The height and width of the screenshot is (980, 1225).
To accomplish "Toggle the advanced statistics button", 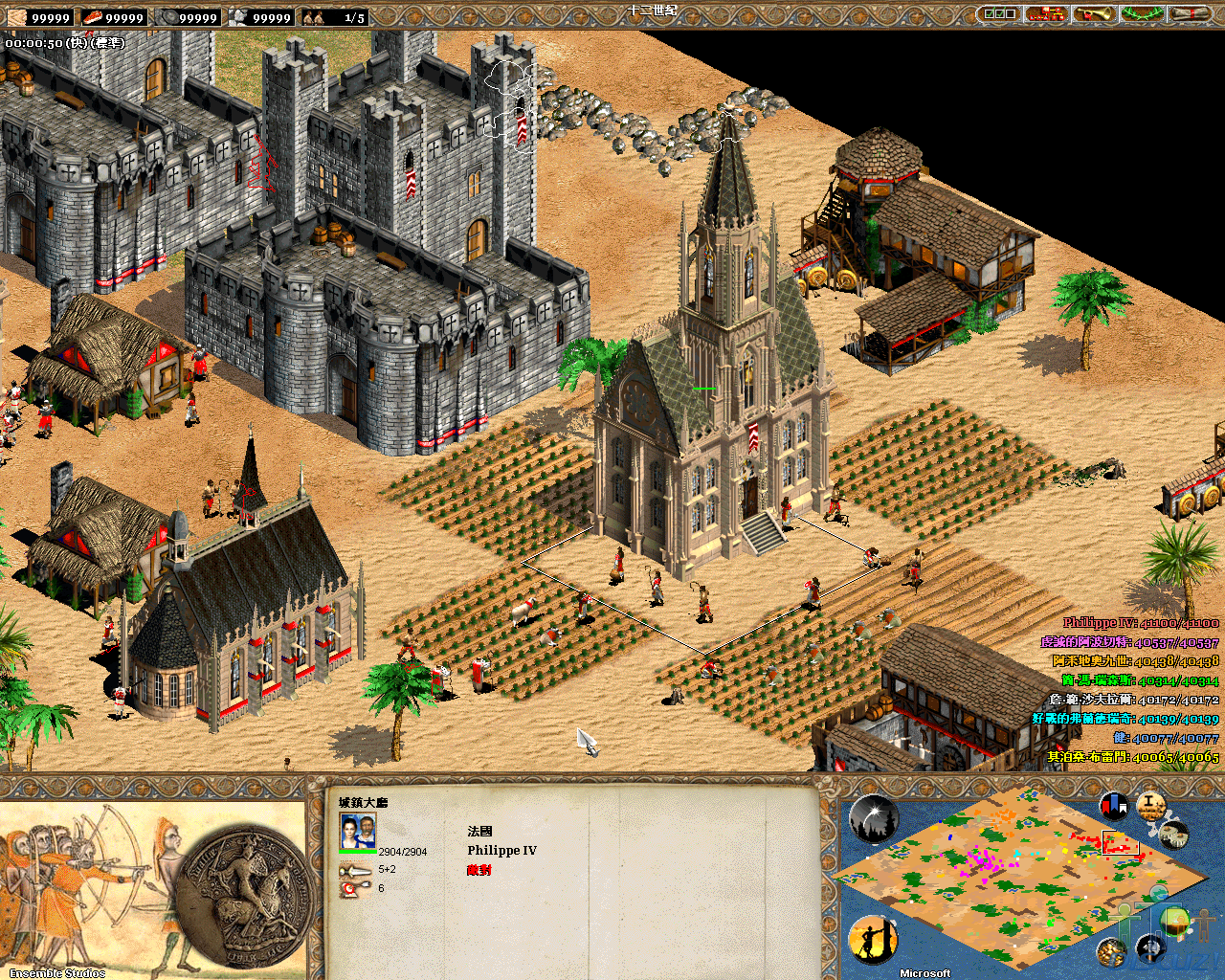I will (1151, 805).
